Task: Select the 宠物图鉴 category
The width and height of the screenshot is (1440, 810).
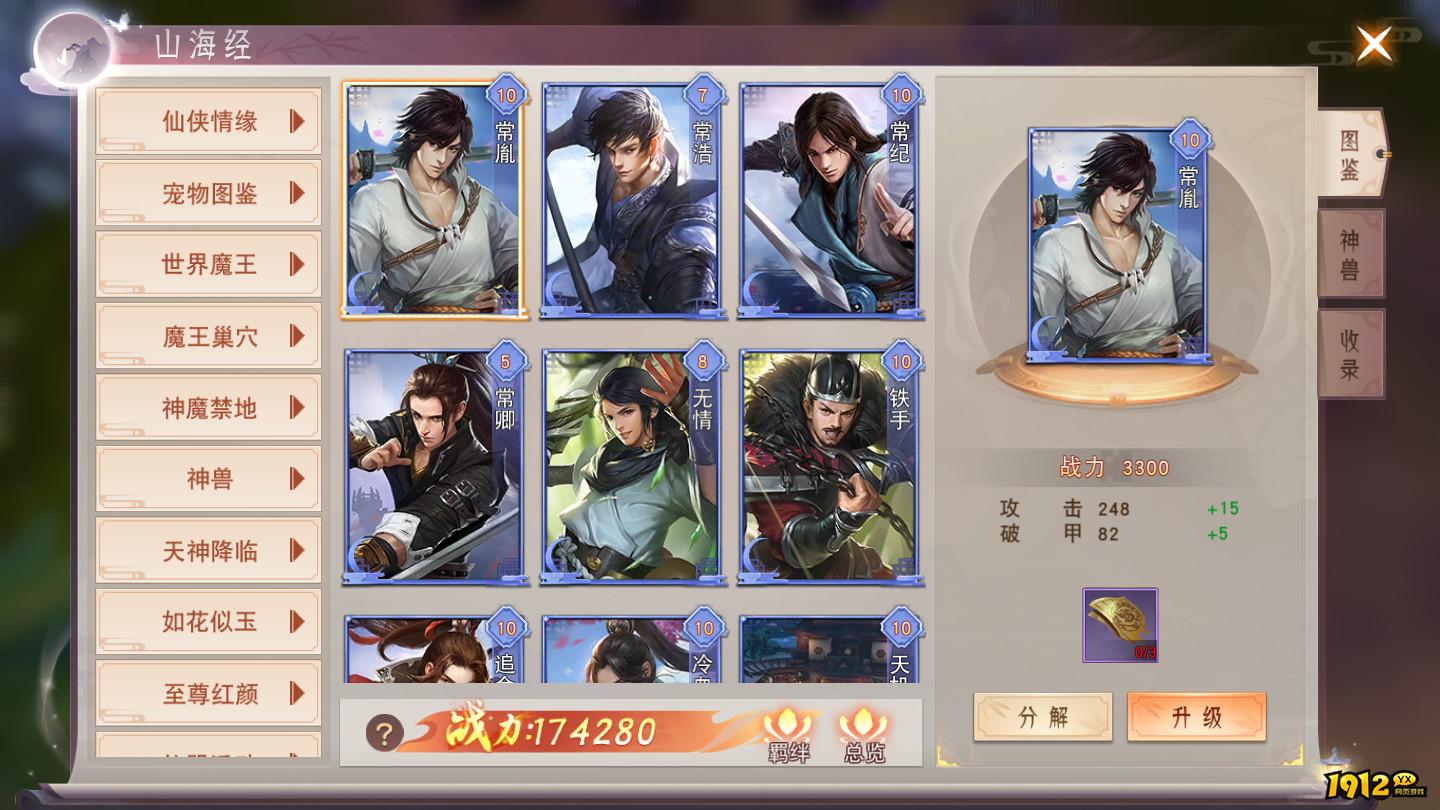Action: tap(208, 193)
